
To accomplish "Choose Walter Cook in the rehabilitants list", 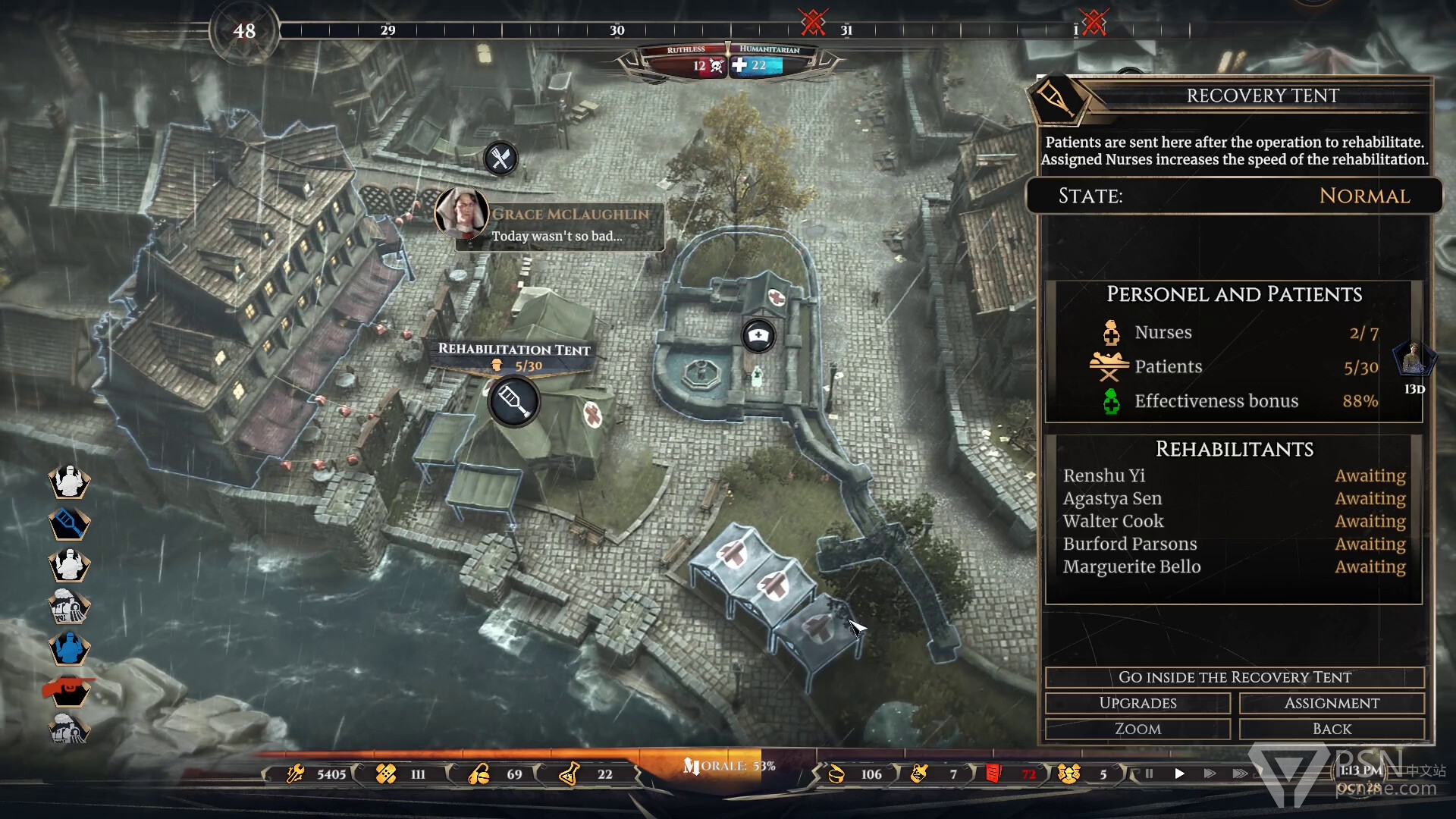I will tap(1112, 521).
